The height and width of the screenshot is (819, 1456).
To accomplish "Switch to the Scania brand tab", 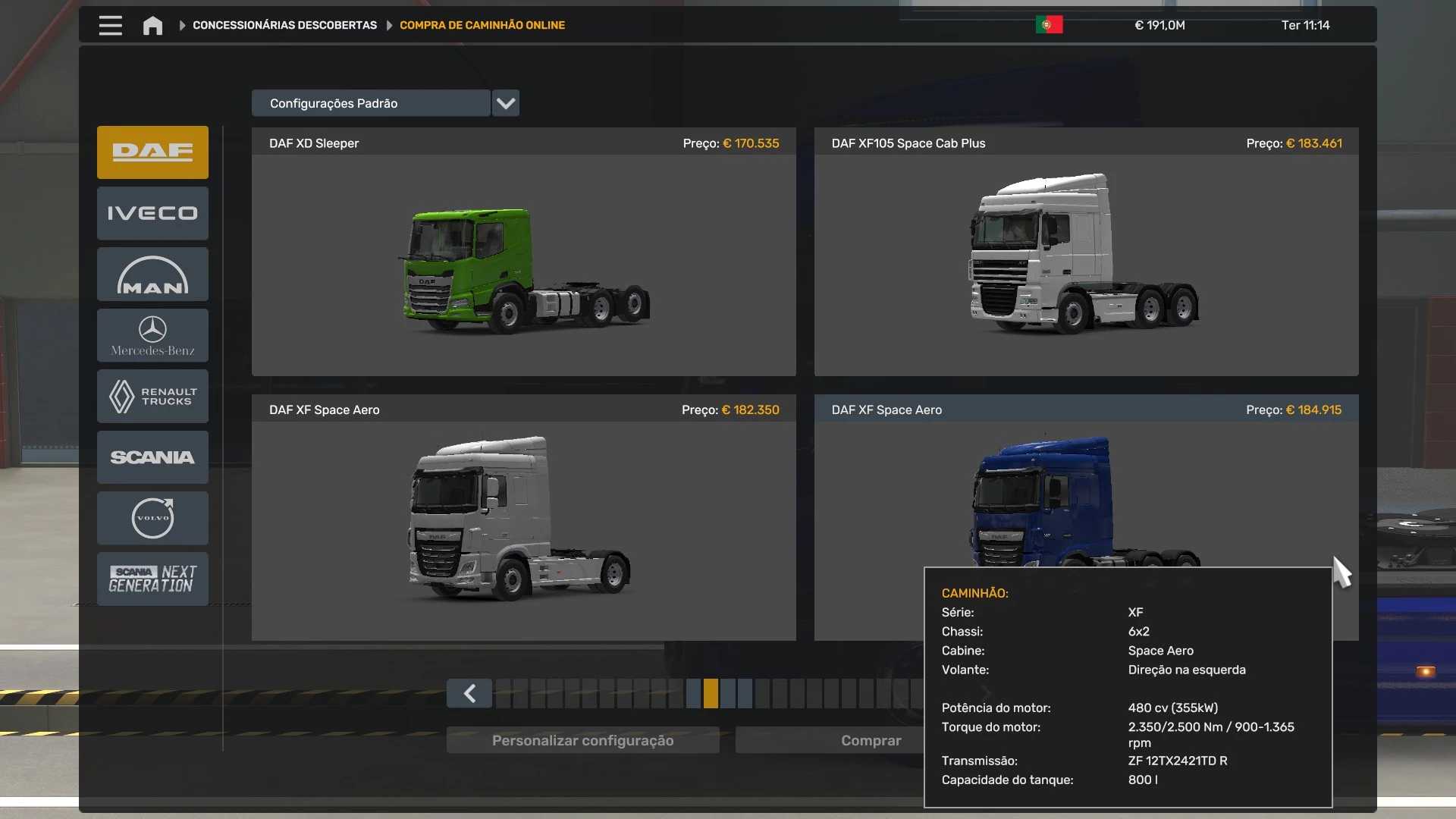I will pos(152,457).
